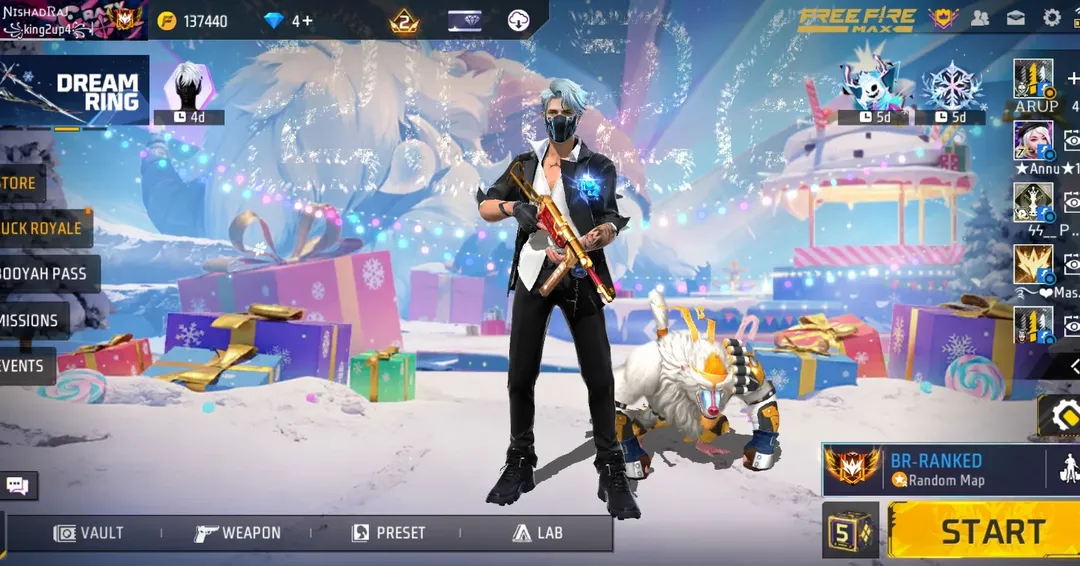Open Luck Royale
Screen dimensions: 1080x566
coord(43,228)
